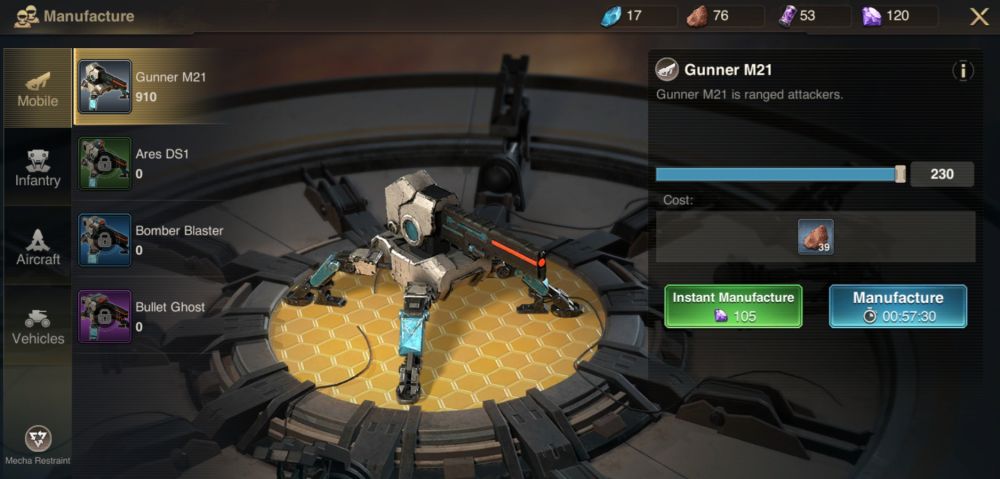Edit the quantity field showing 230

(942, 174)
